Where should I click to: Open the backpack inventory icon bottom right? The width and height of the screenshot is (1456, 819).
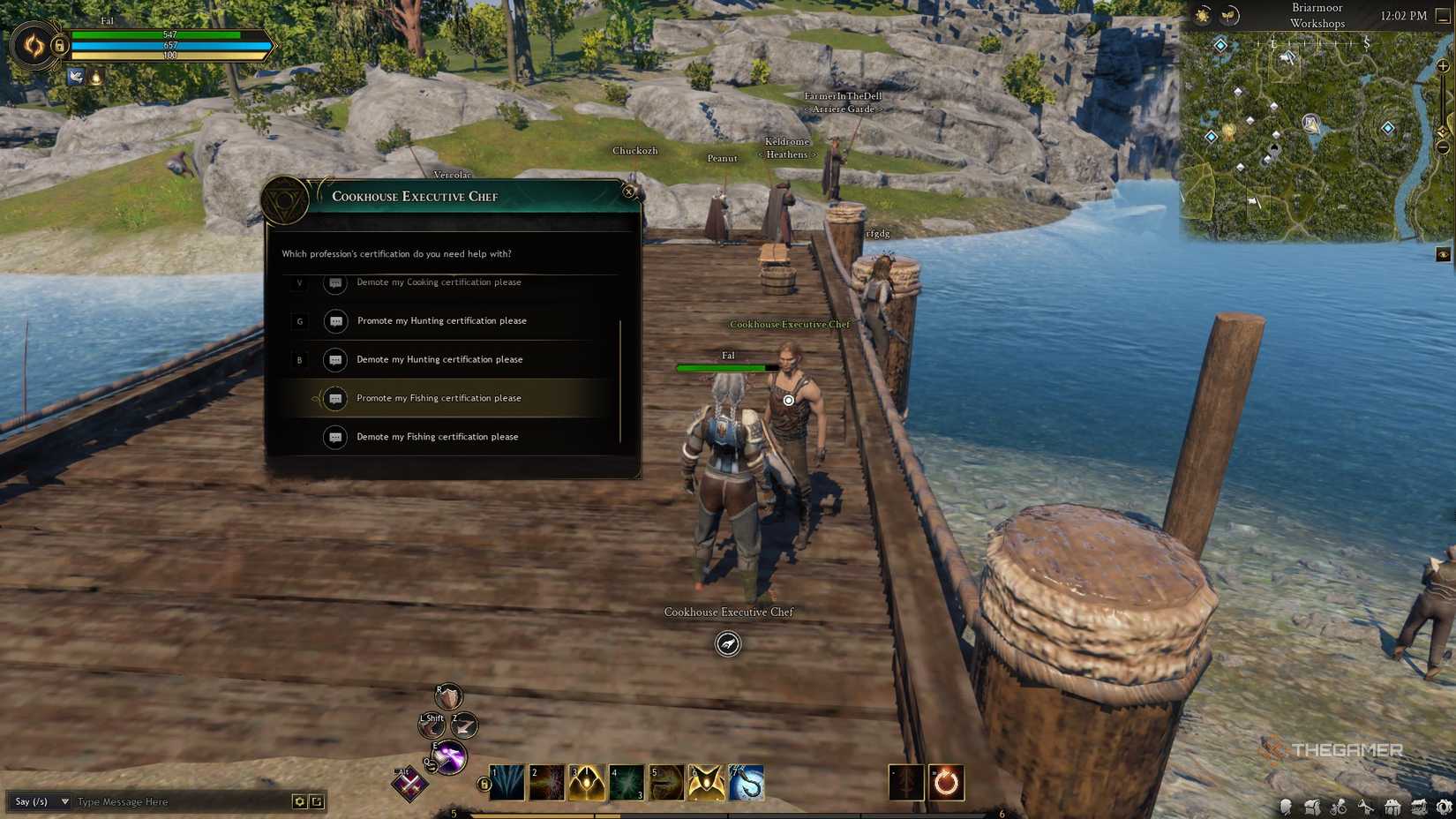1313,806
